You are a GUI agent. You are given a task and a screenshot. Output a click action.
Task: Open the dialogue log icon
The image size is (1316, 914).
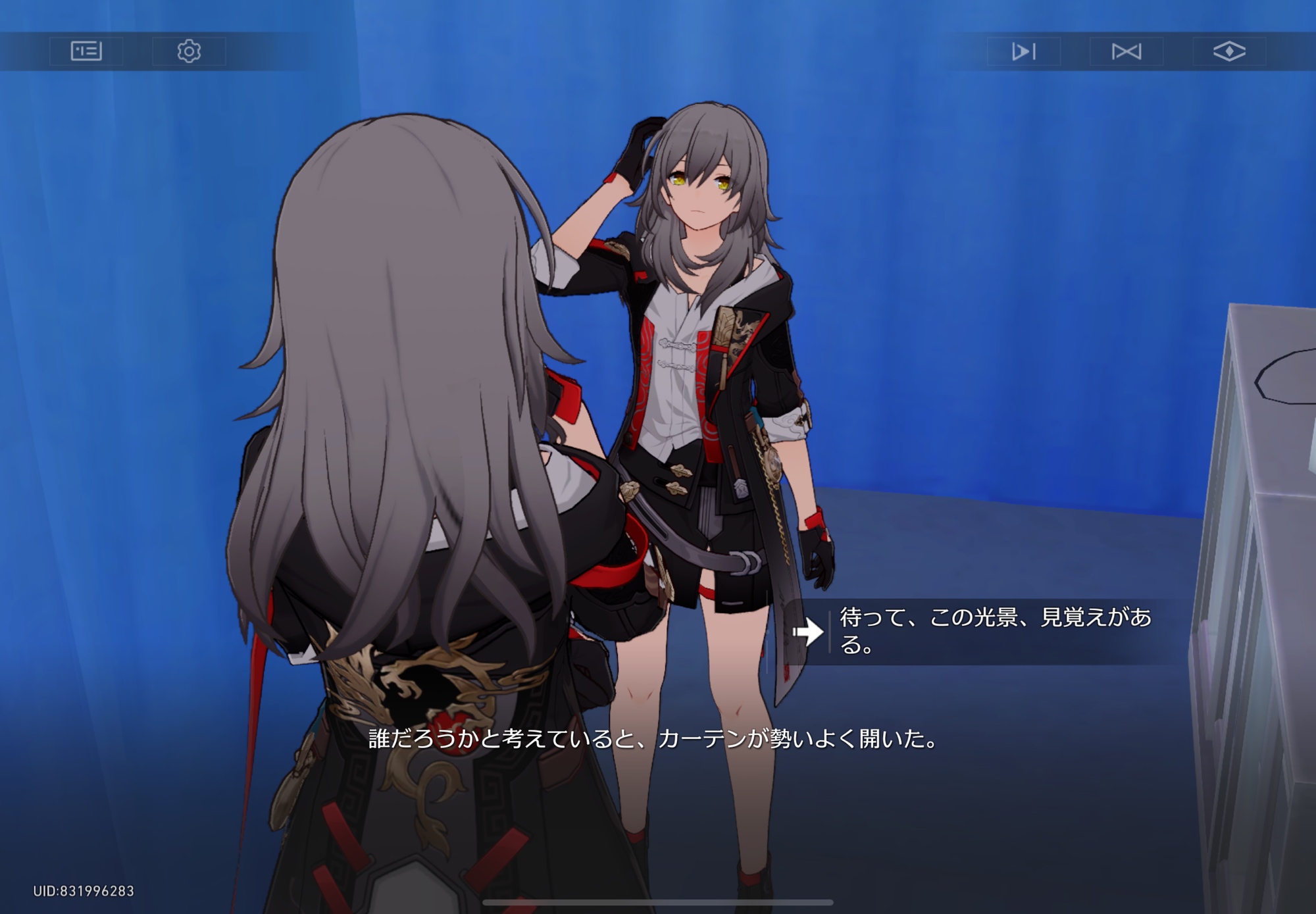point(86,51)
